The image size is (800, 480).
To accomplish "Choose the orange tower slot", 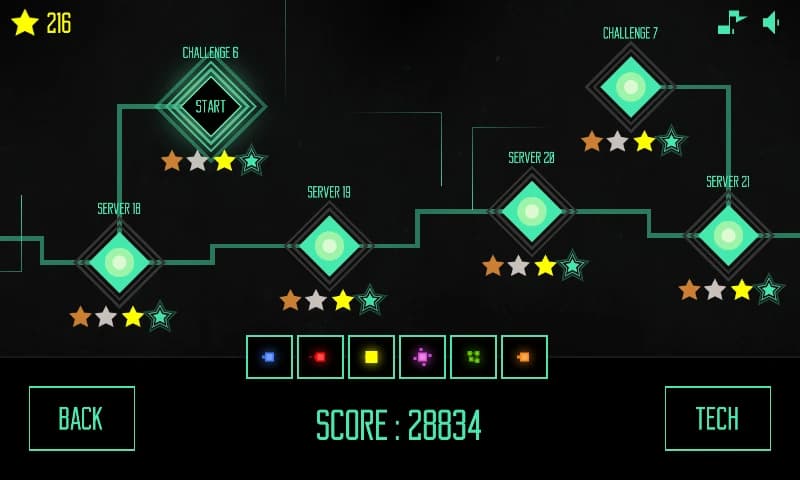I will coord(524,357).
